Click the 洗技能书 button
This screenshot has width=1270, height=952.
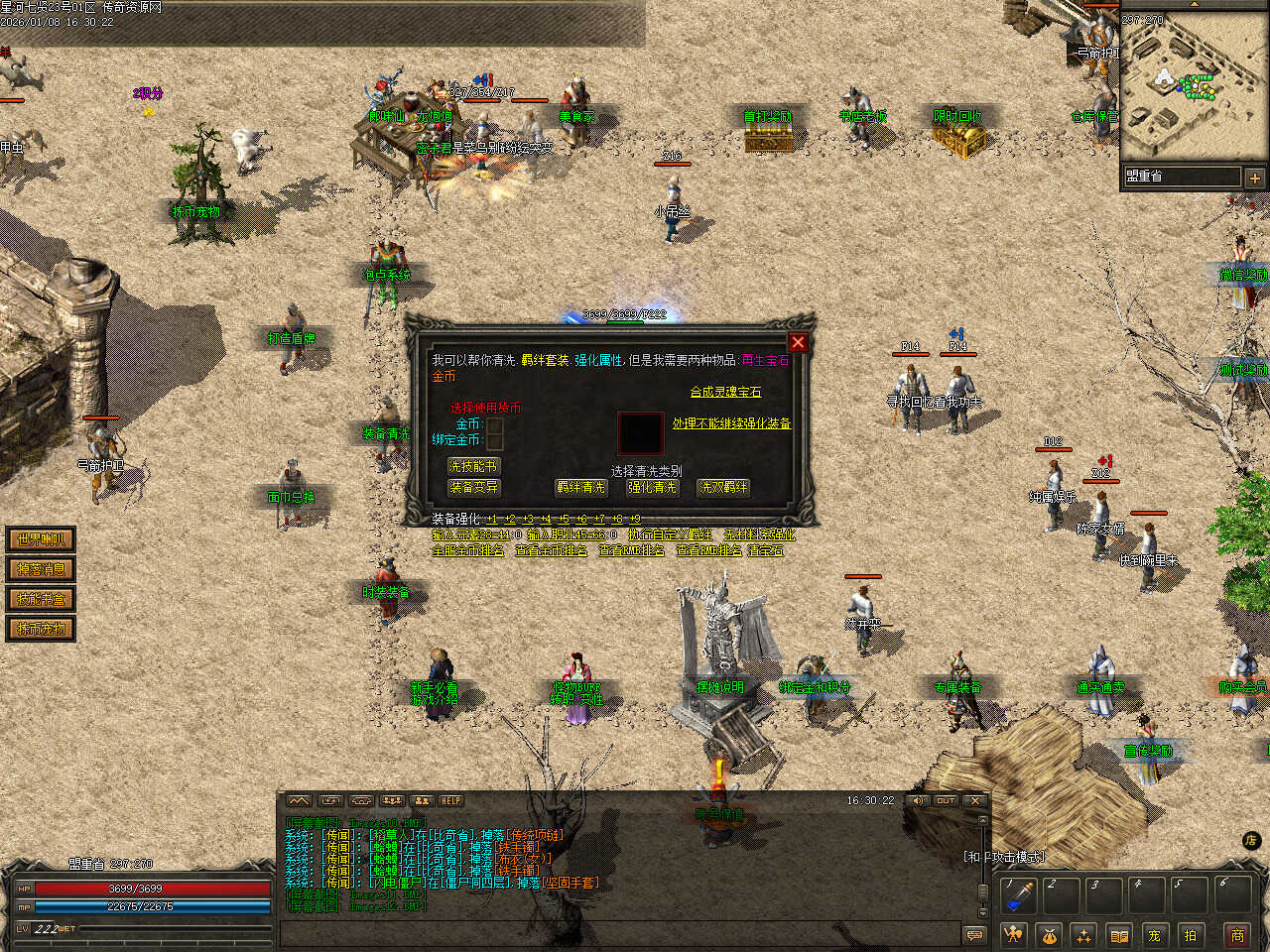click(473, 466)
